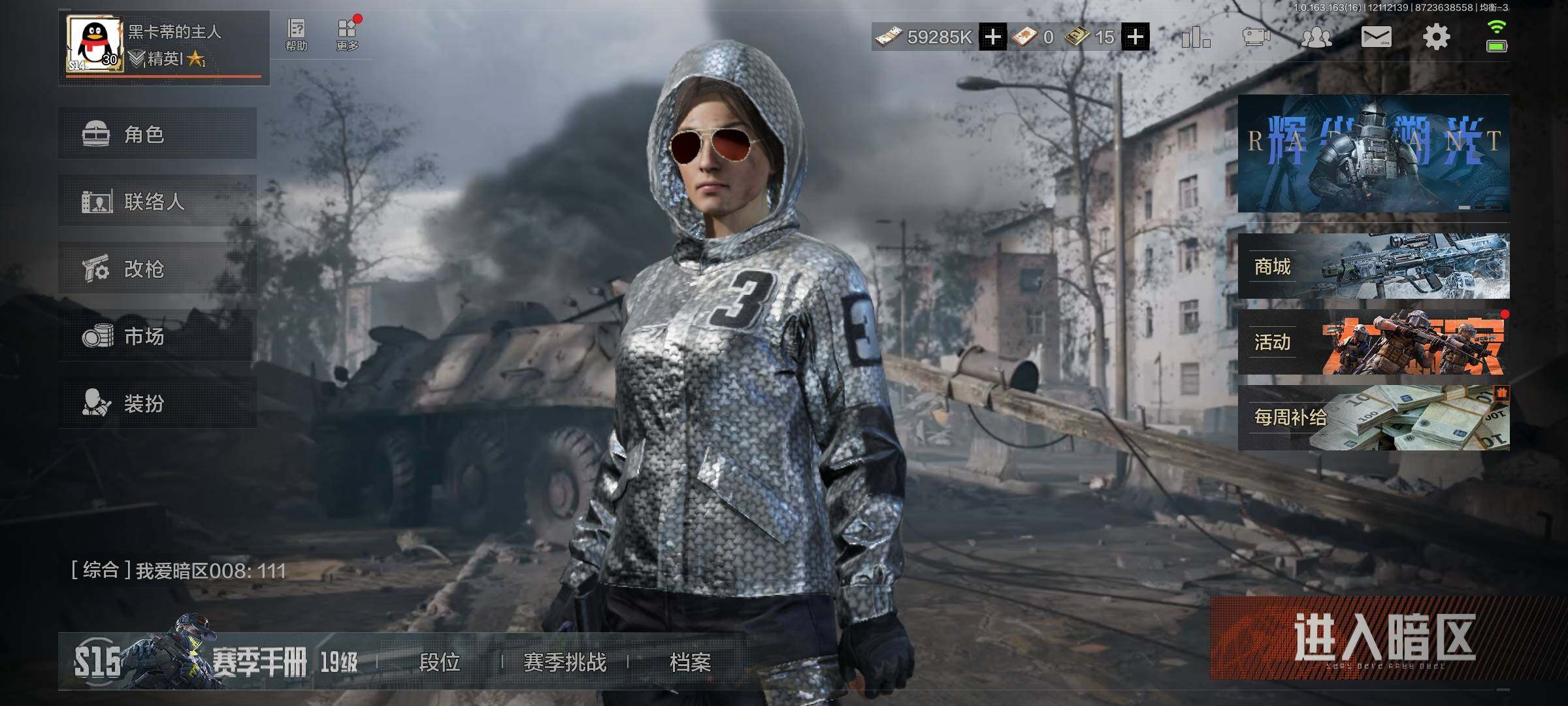Select the 装扮 outfit menu
This screenshot has height=706, width=1568.
(x=157, y=403)
